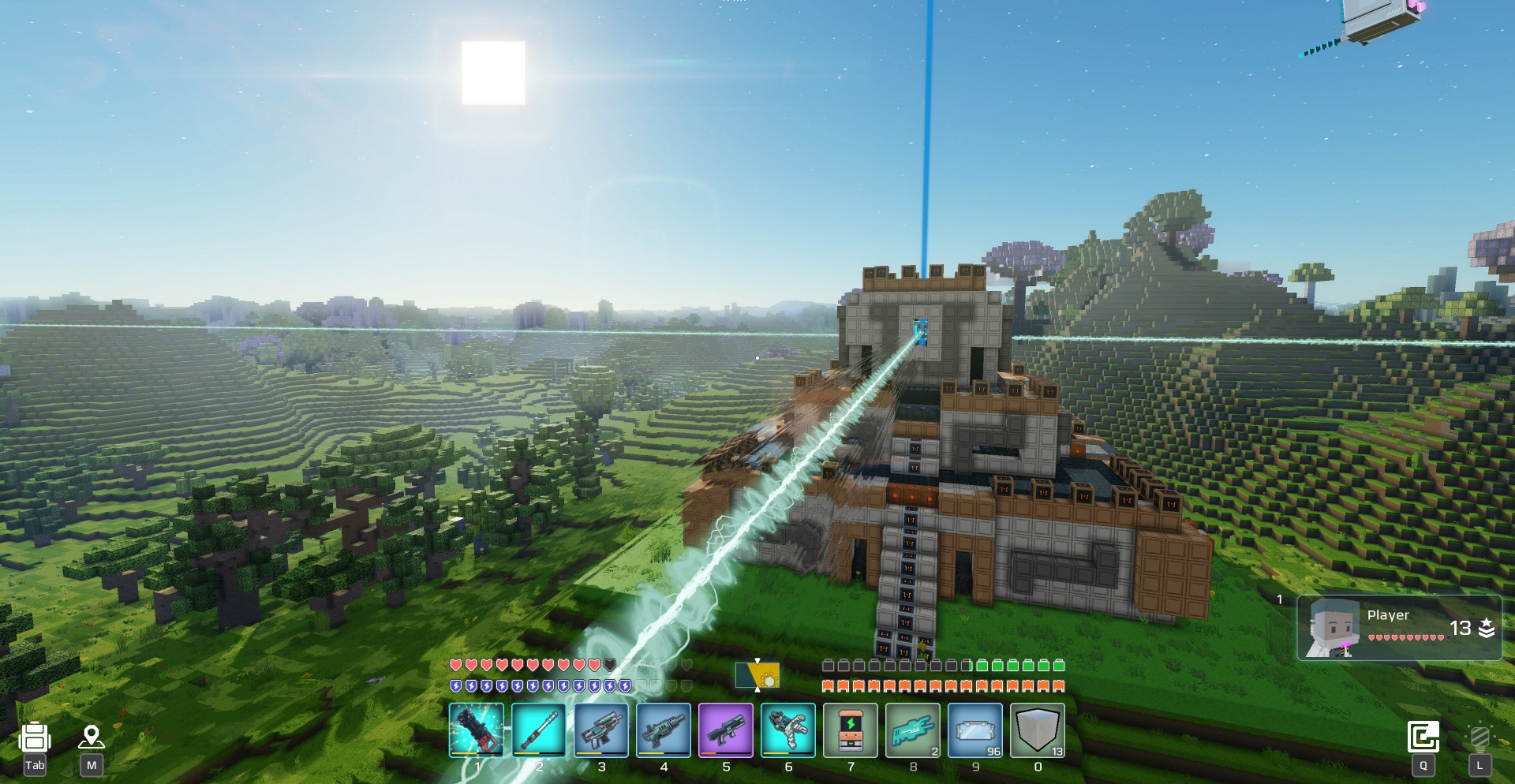
Task: Toggle the light bulb icon
Action: [1479, 738]
